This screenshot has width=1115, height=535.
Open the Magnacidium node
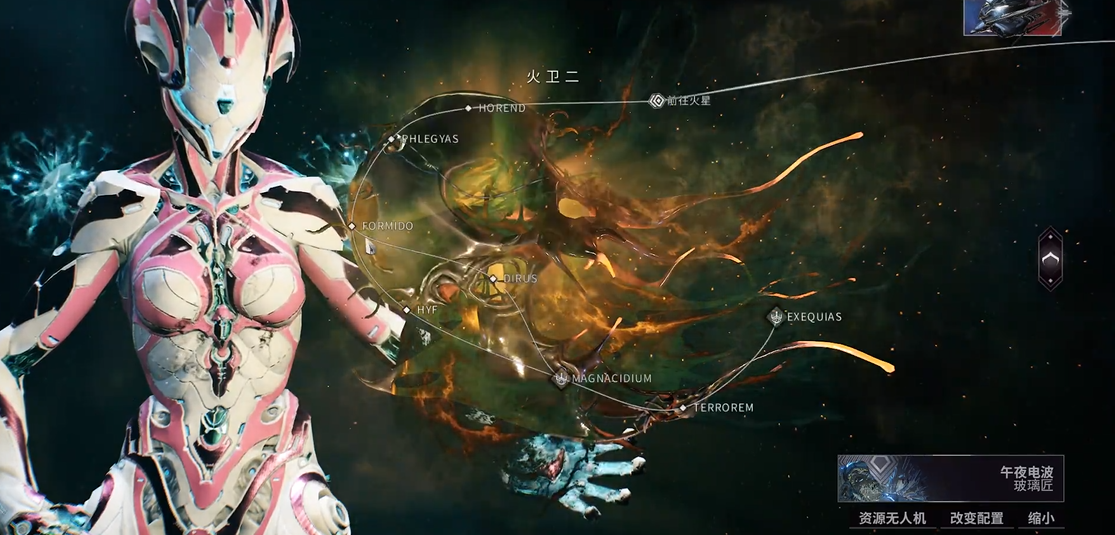(x=561, y=378)
